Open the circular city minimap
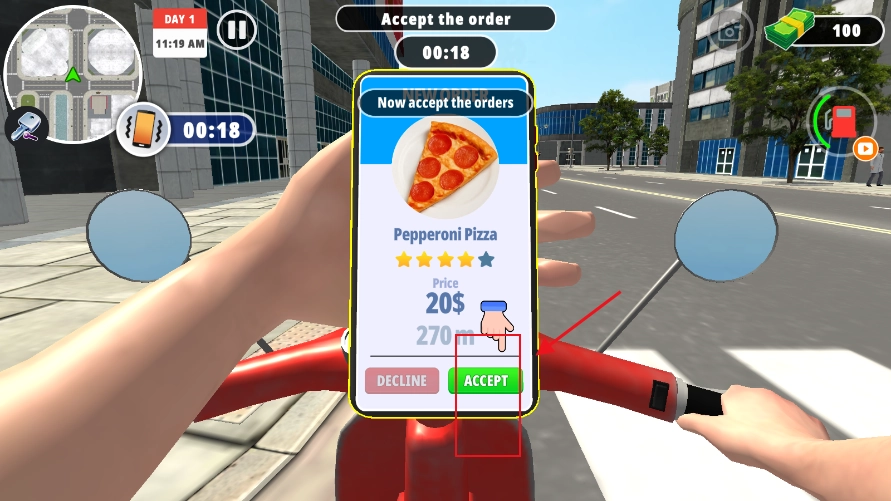891x501 pixels. pos(72,72)
